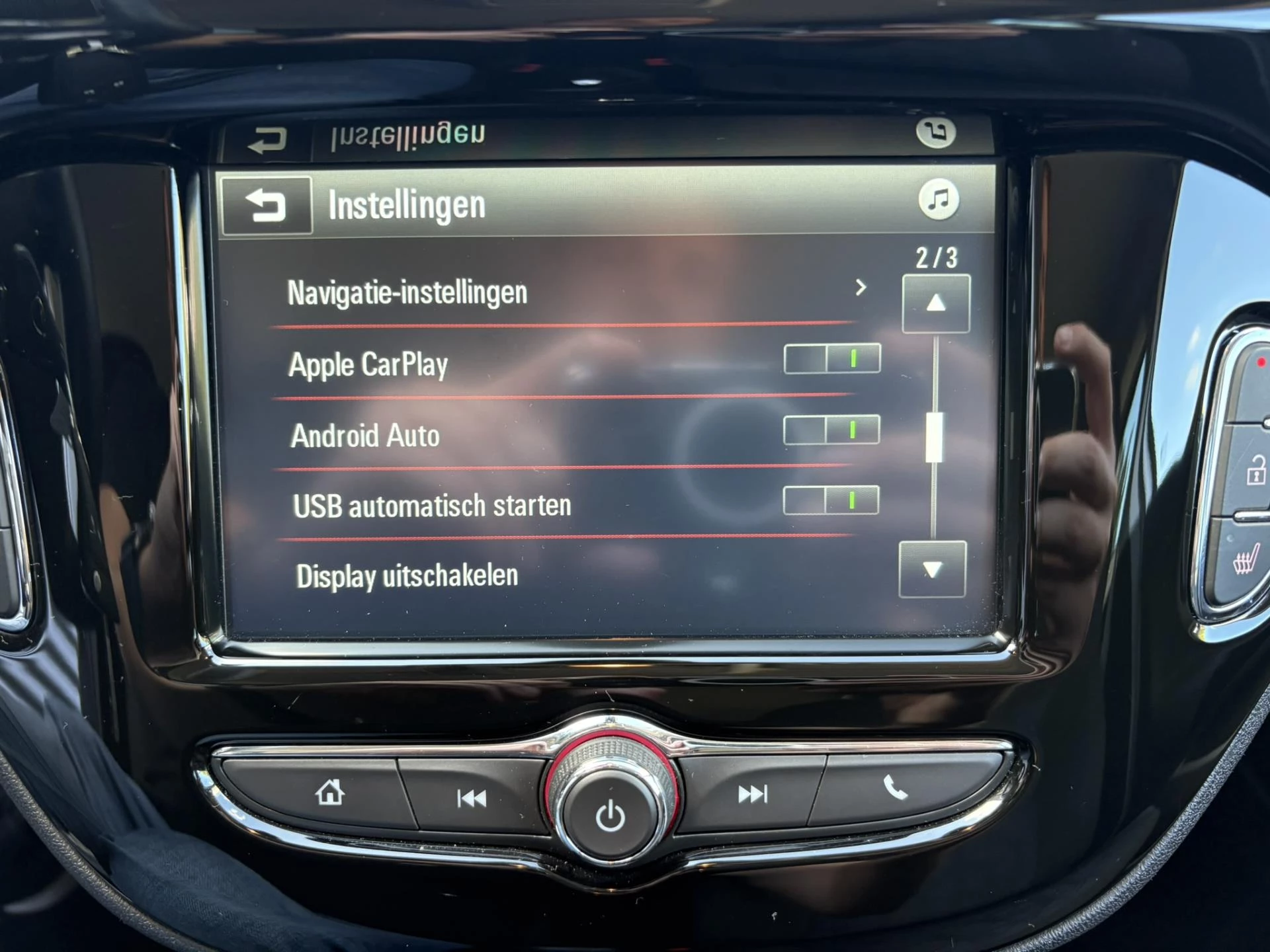Toggle the Android Auto switch
The height and width of the screenshot is (952, 1270).
coord(831,430)
